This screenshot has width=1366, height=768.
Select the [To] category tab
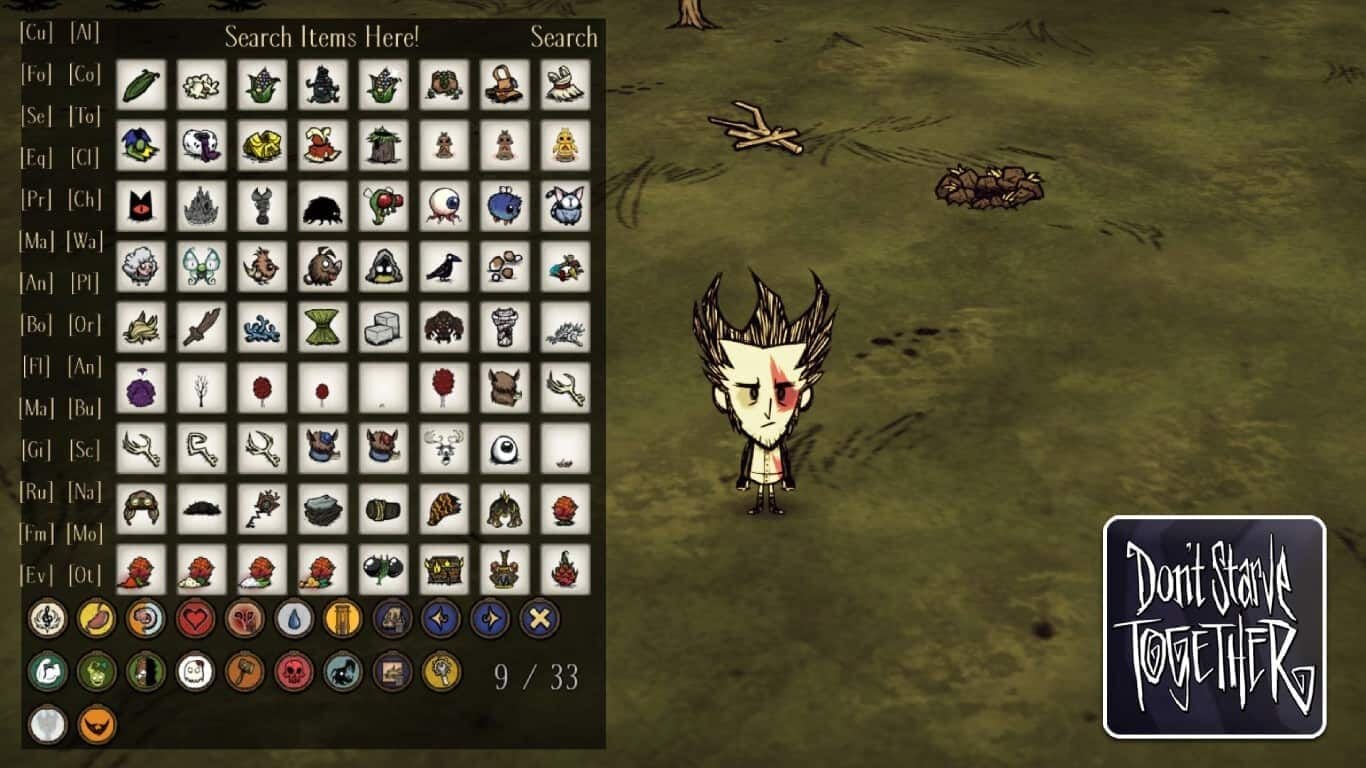[x=85, y=116]
